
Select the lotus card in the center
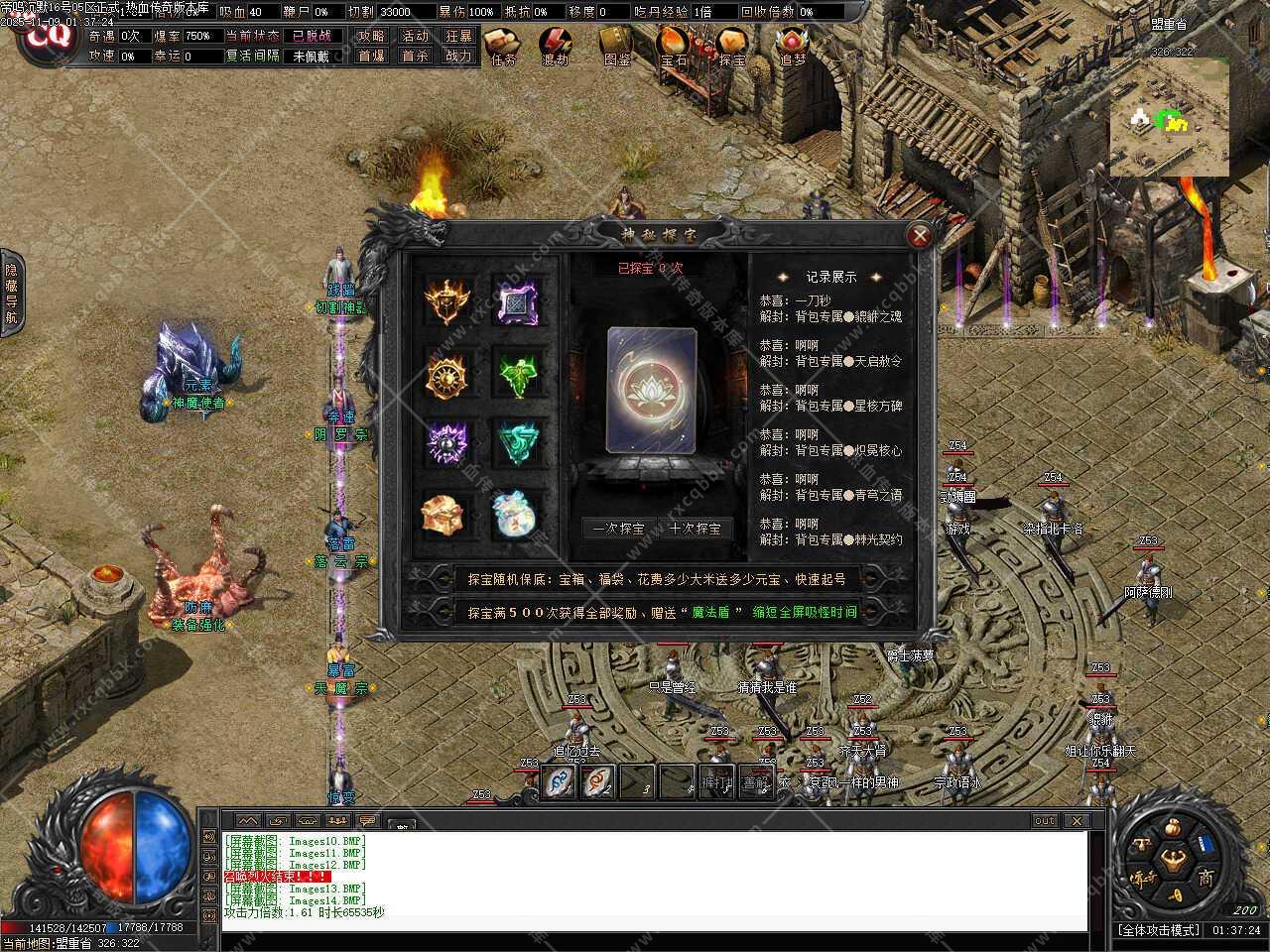651,391
